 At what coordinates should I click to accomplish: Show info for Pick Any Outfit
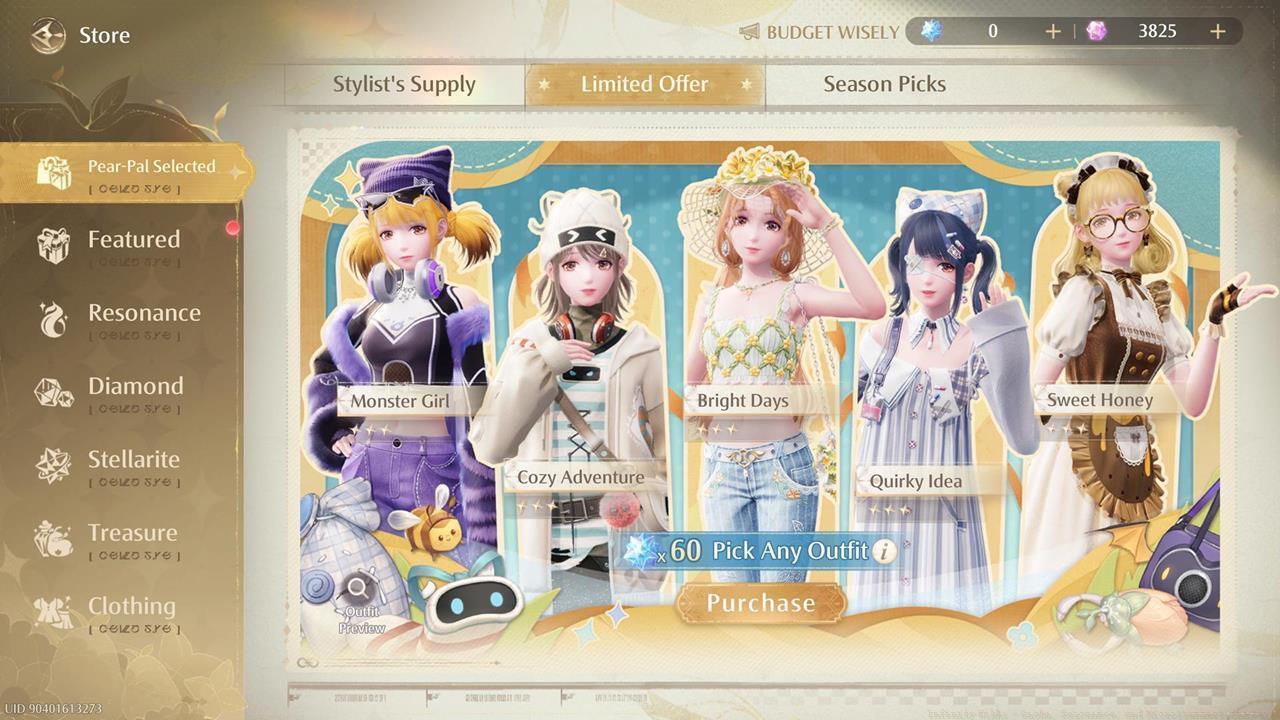[x=883, y=551]
